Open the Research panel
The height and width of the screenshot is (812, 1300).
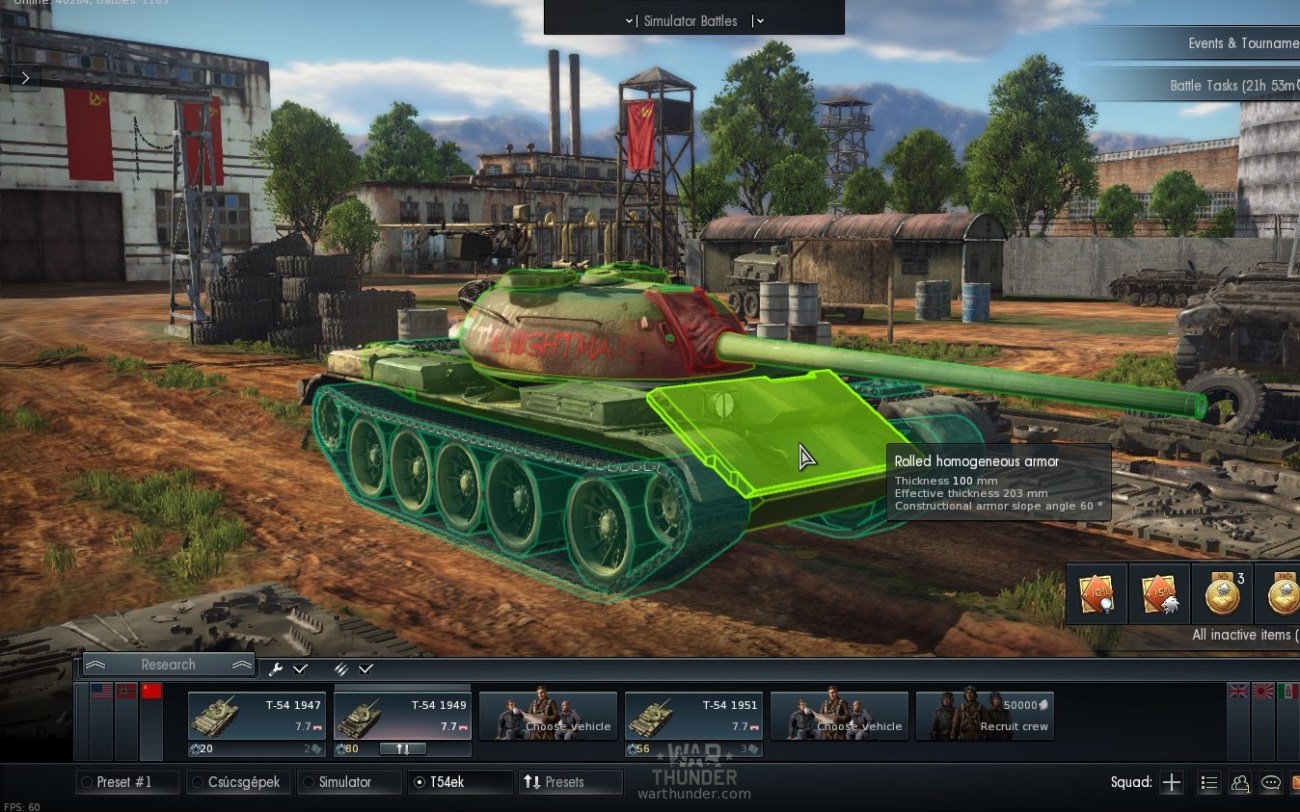[x=168, y=665]
